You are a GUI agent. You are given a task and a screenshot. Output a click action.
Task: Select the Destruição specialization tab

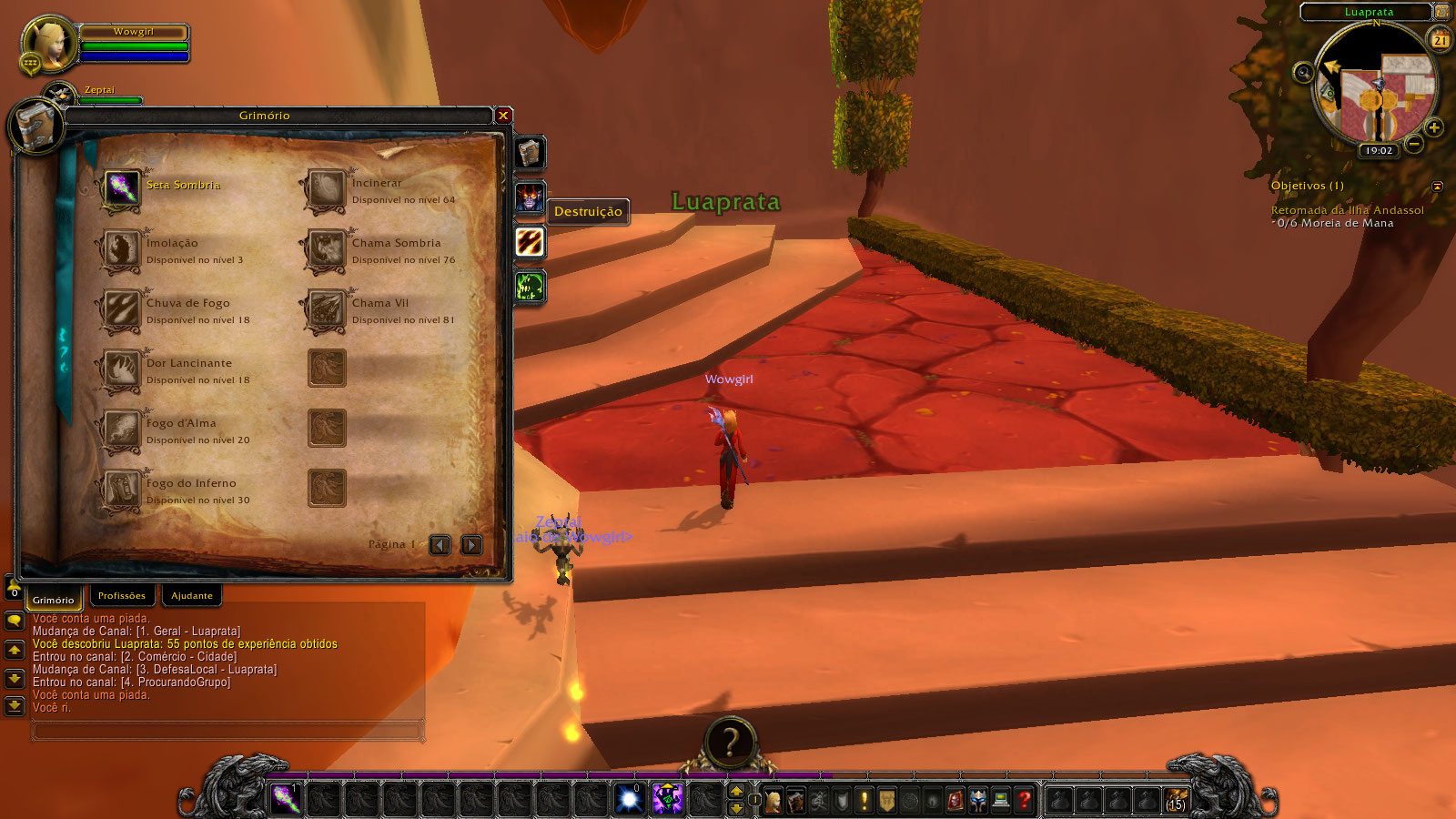[531, 242]
